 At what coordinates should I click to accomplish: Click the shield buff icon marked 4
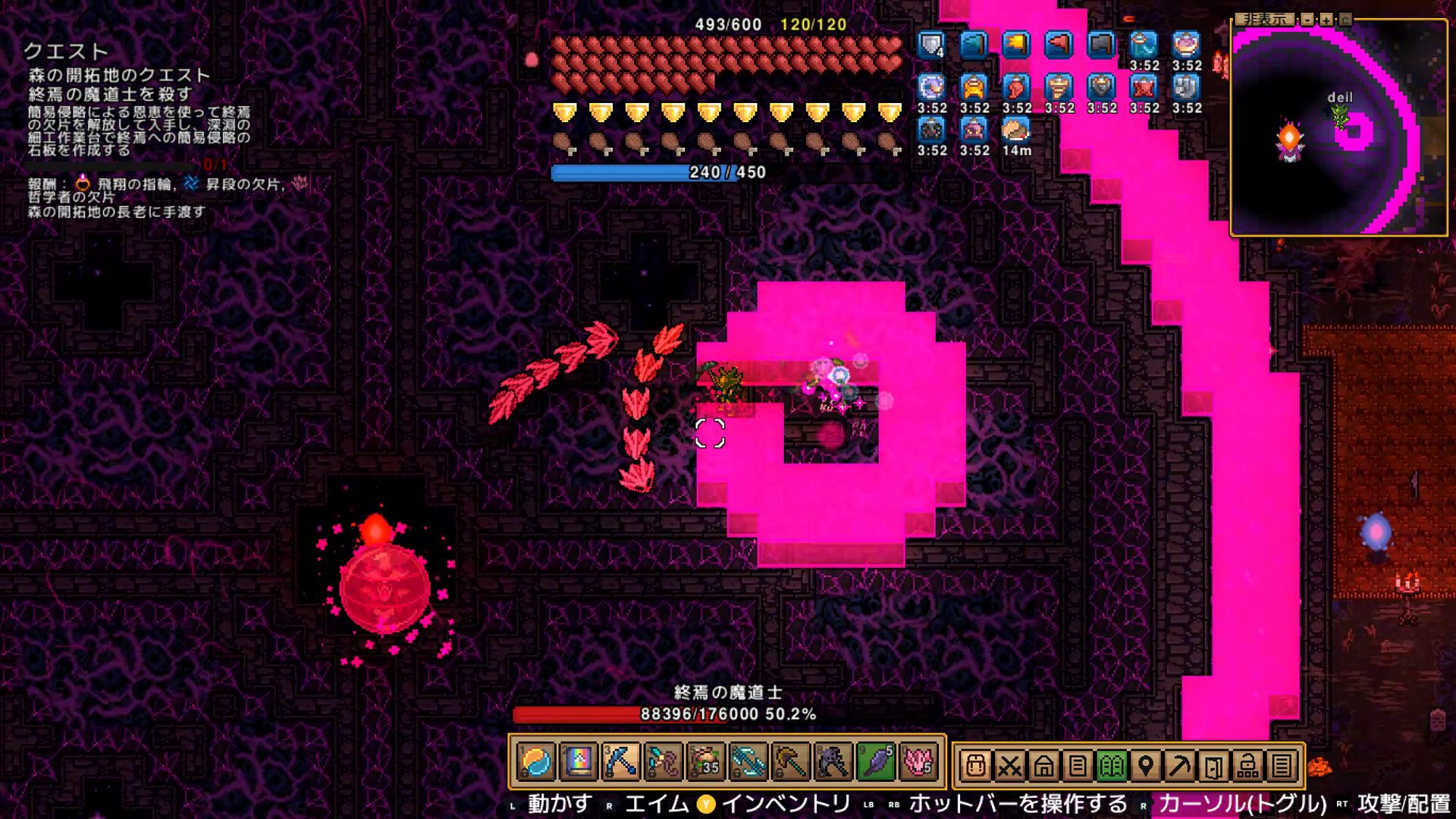coord(931,45)
